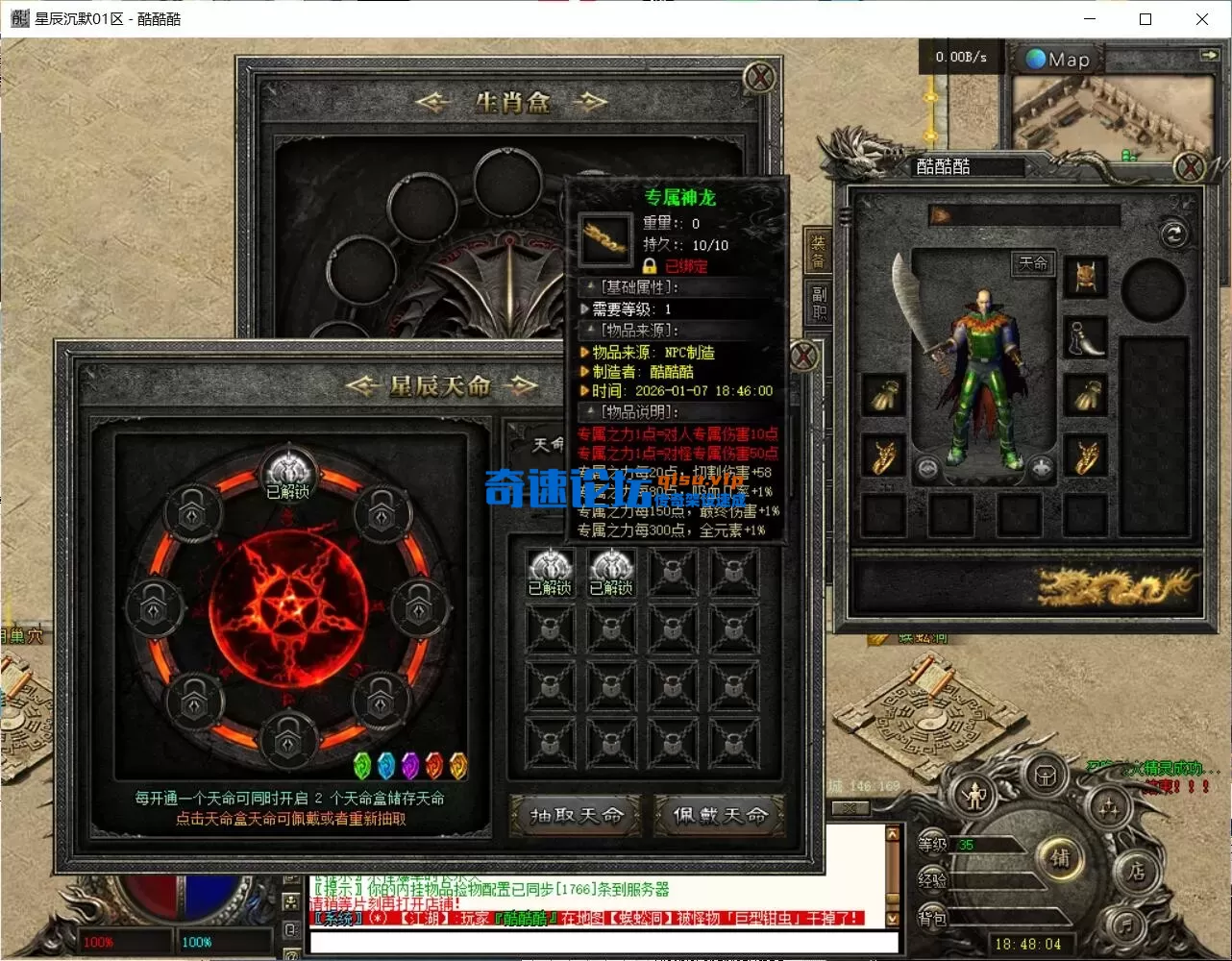Open the personal shop 铺 radial icon
1232x961 pixels.
1061,858
